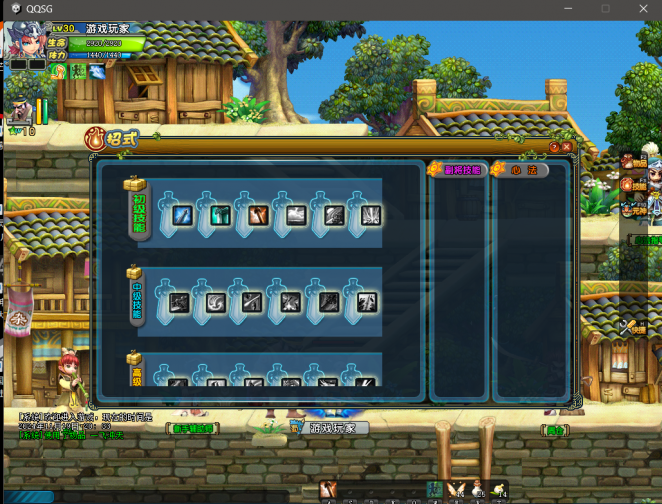Click the player character portrait

point(24,42)
